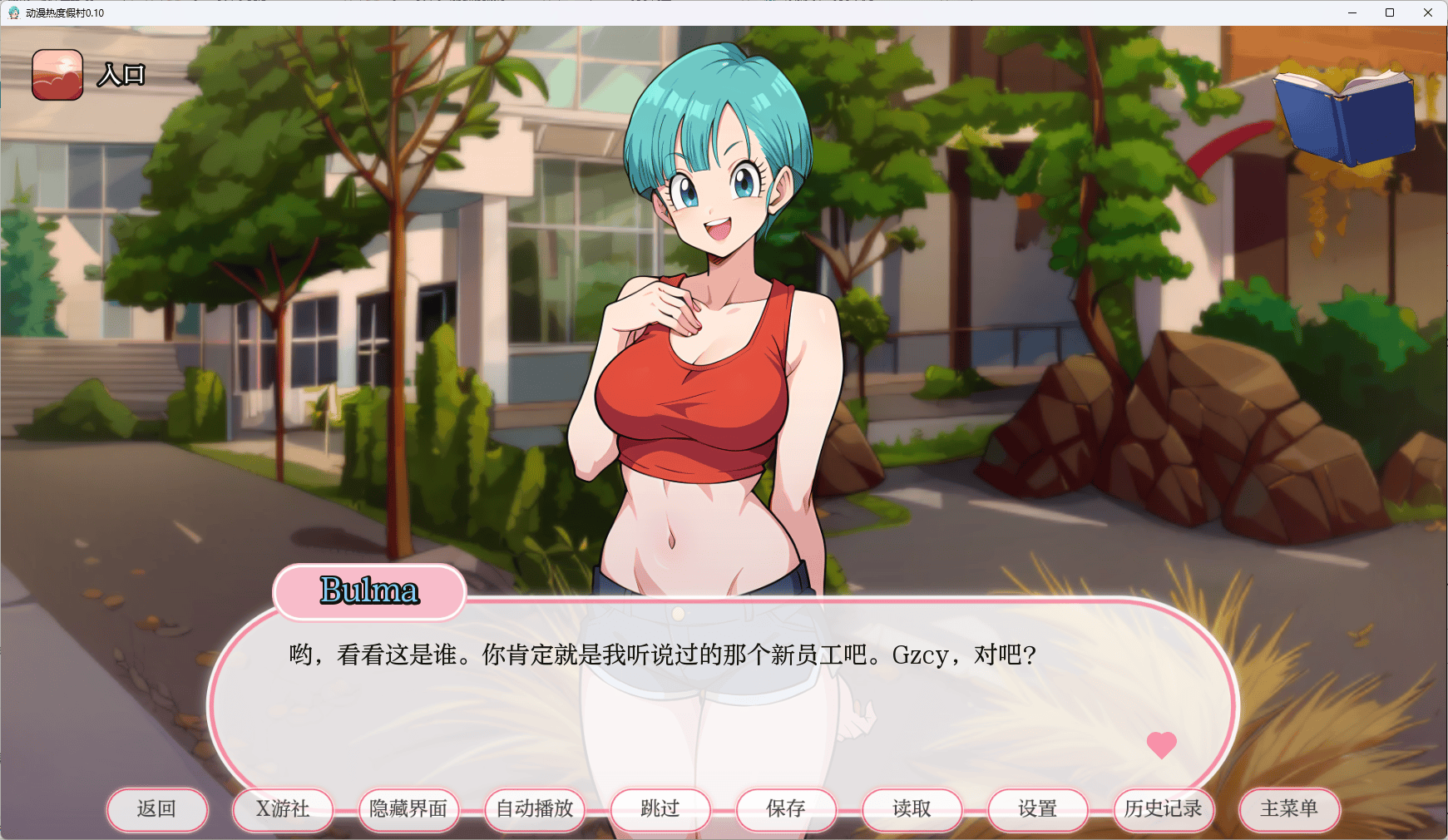
Task: Return to the 主菜单 main menu
Action: (1289, 808)
